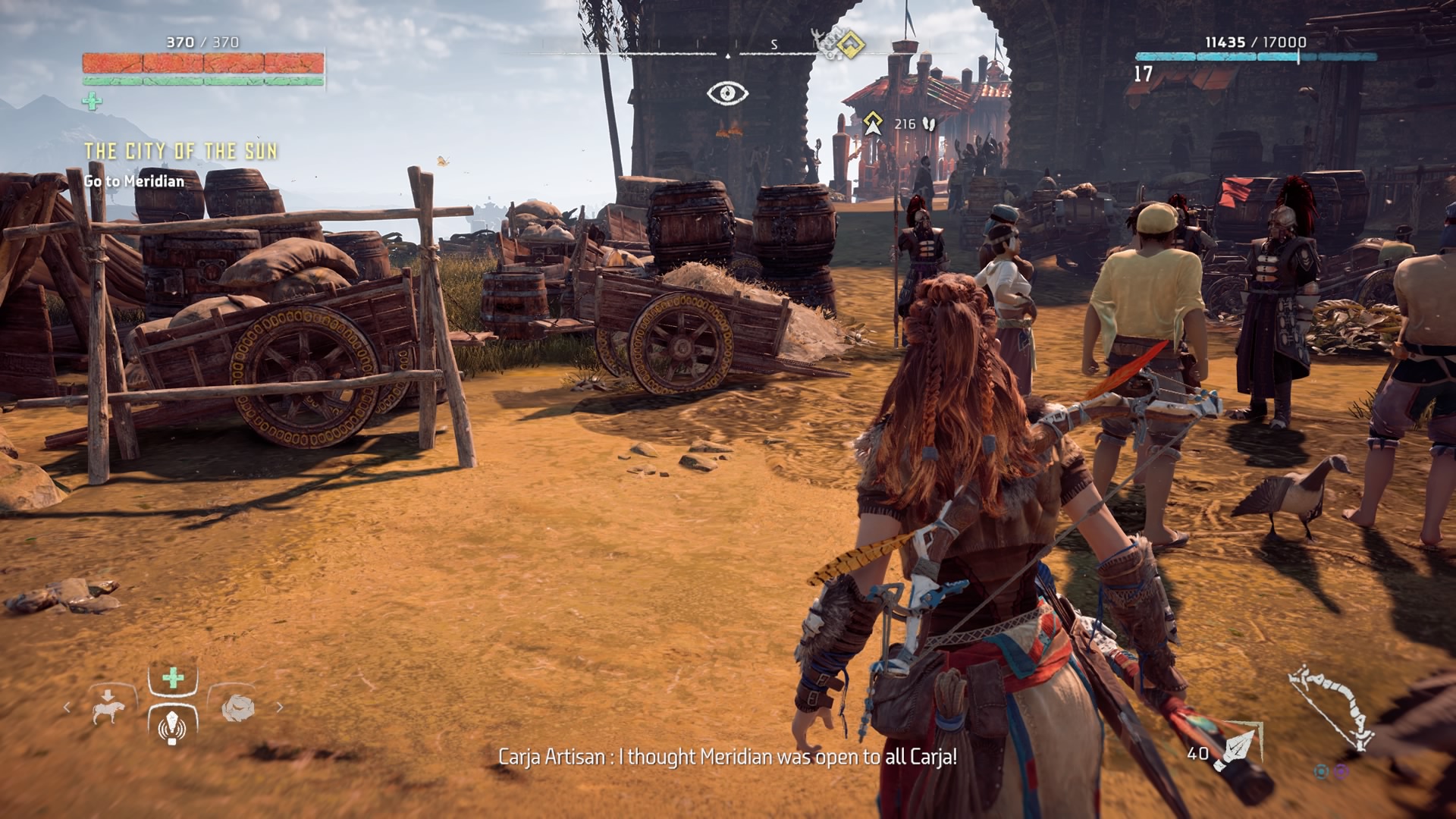Click the green medicine pouch cross icon
This screenshot has width=1456, height=819.
(92, 101)
